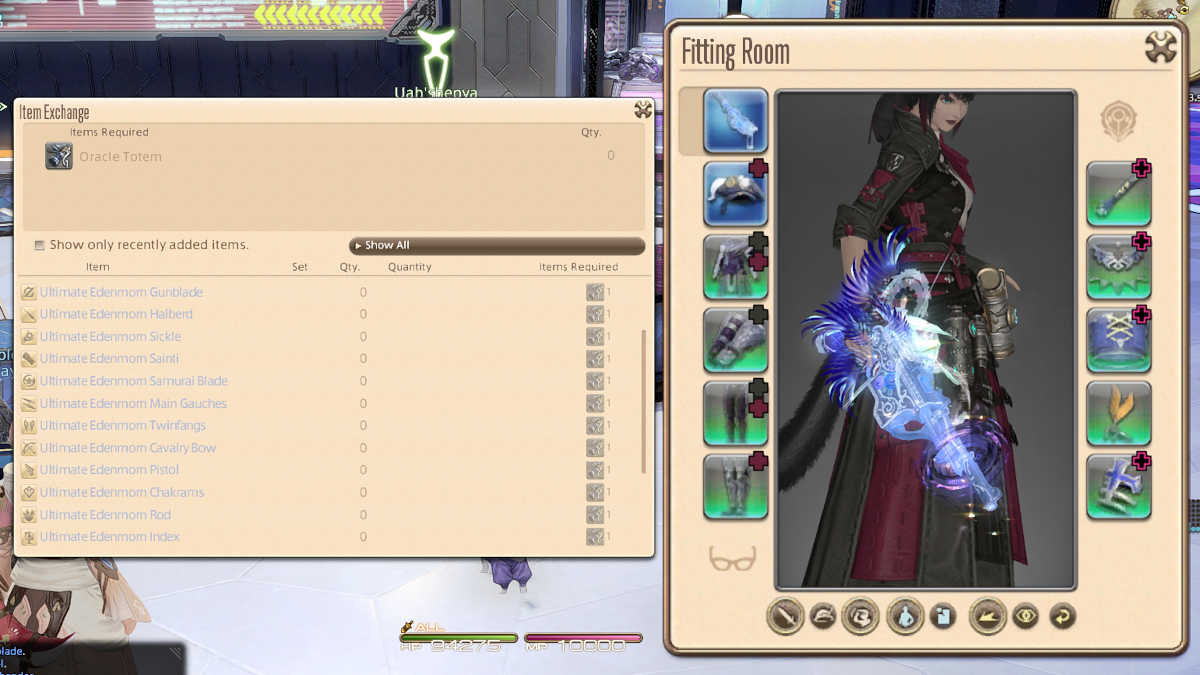Choose the Ultimate Edenmorn Pistol item
Screen dimensions: 1200x675
[x=109, y=470]
